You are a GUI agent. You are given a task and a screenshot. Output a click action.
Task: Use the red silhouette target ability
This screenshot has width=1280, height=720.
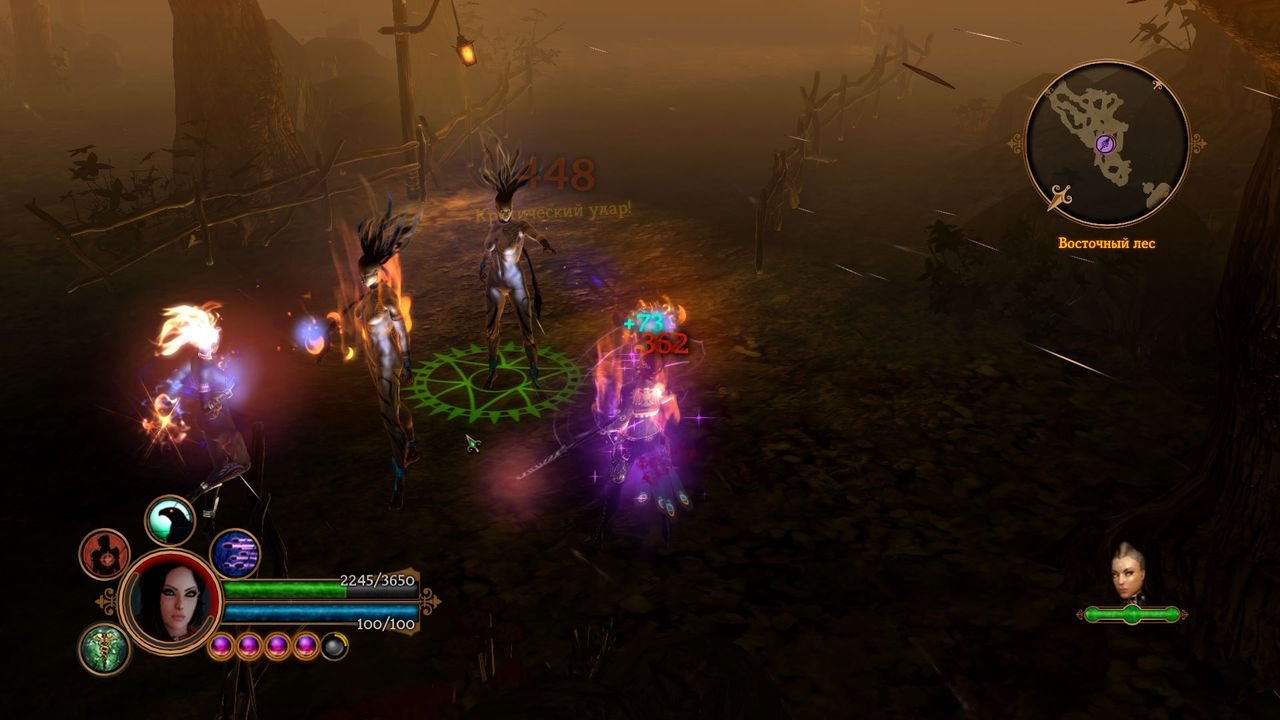point(104,554)
